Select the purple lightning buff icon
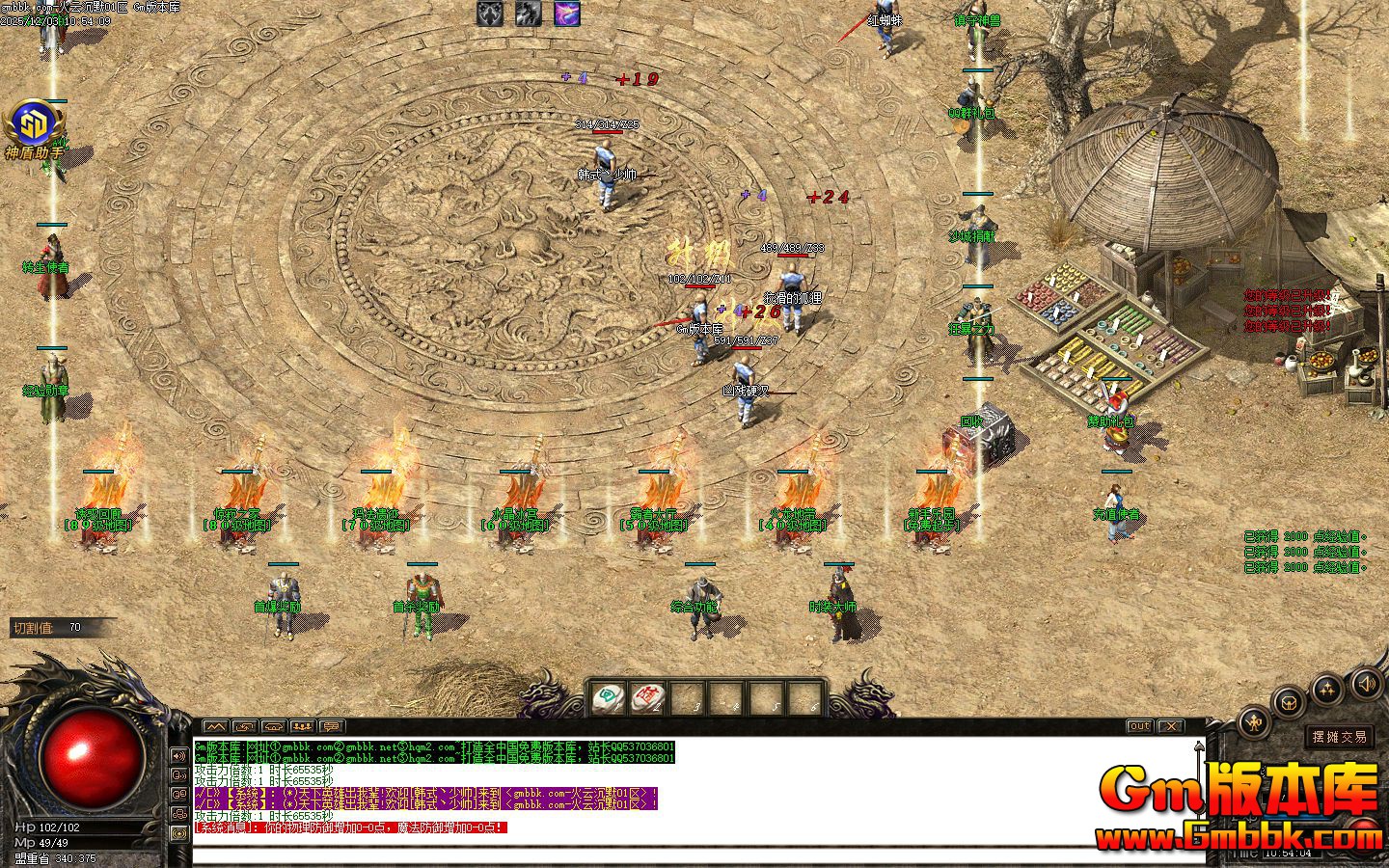Screen dimensions: 1389x868 click(567, 14)
